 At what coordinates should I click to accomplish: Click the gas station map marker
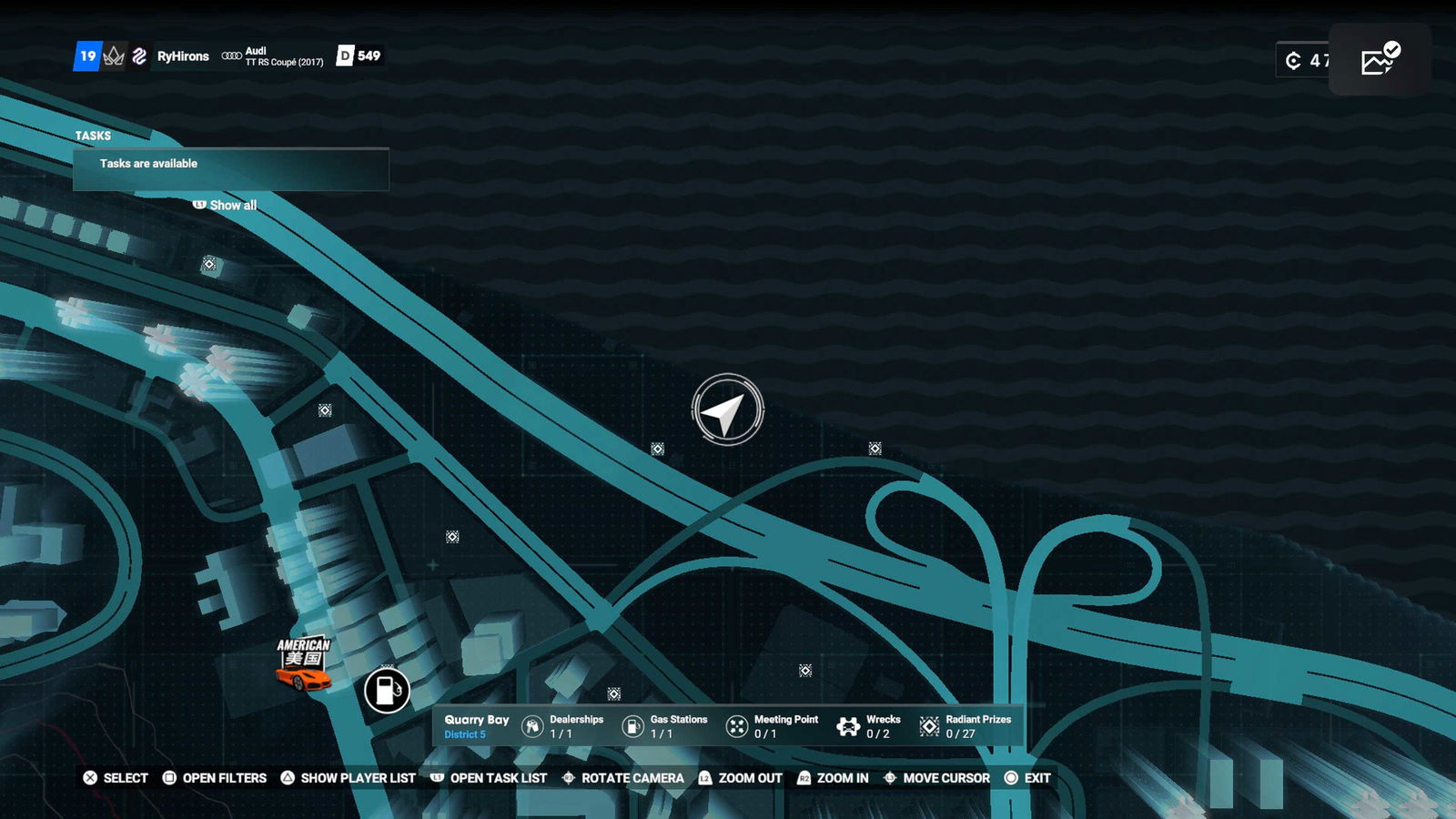tap(387, 690)
